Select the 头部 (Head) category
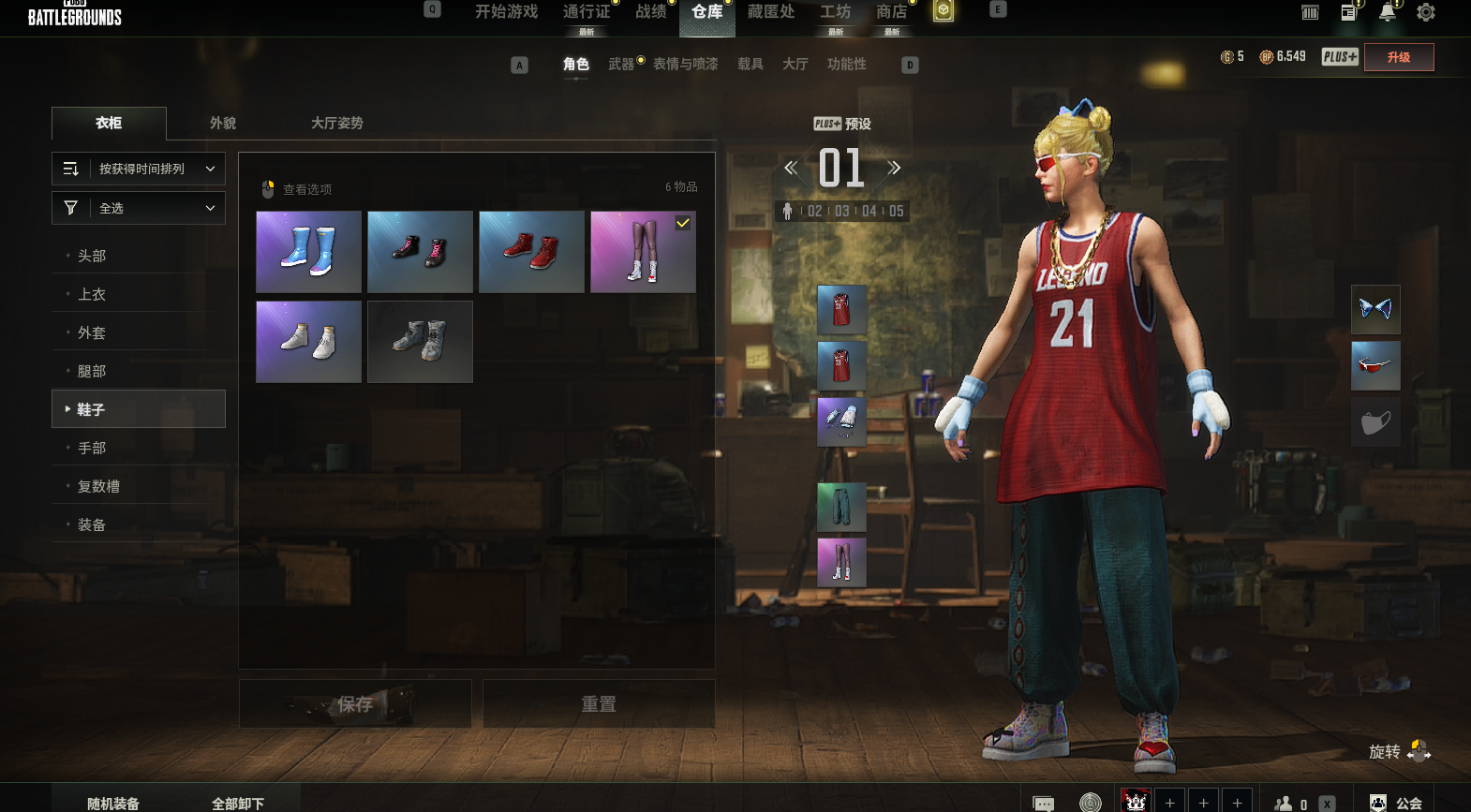Image resolution: width=1471 pixels, height=812 pixels. [x=92, y=256]
